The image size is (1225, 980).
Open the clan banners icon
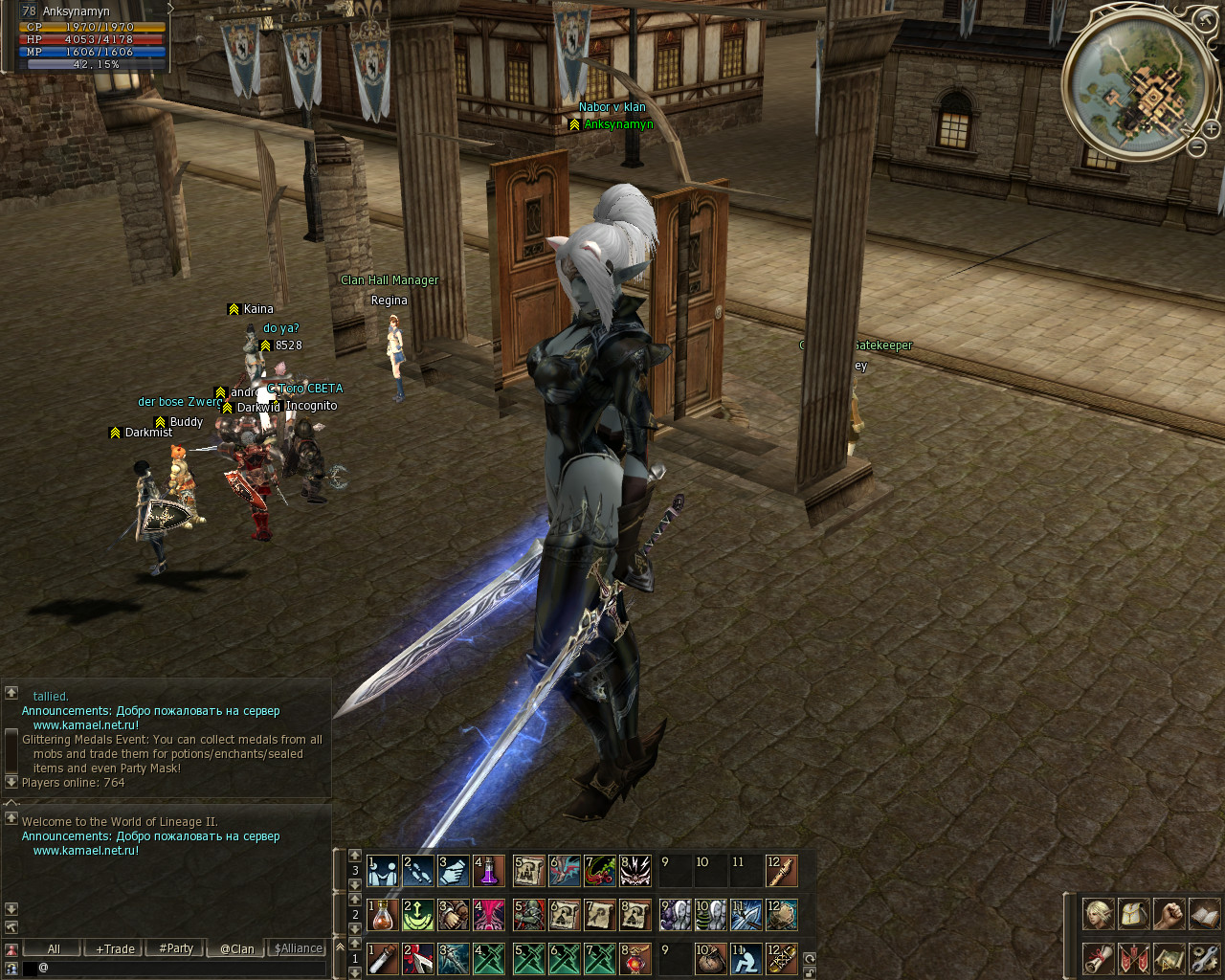point(1133,958)
